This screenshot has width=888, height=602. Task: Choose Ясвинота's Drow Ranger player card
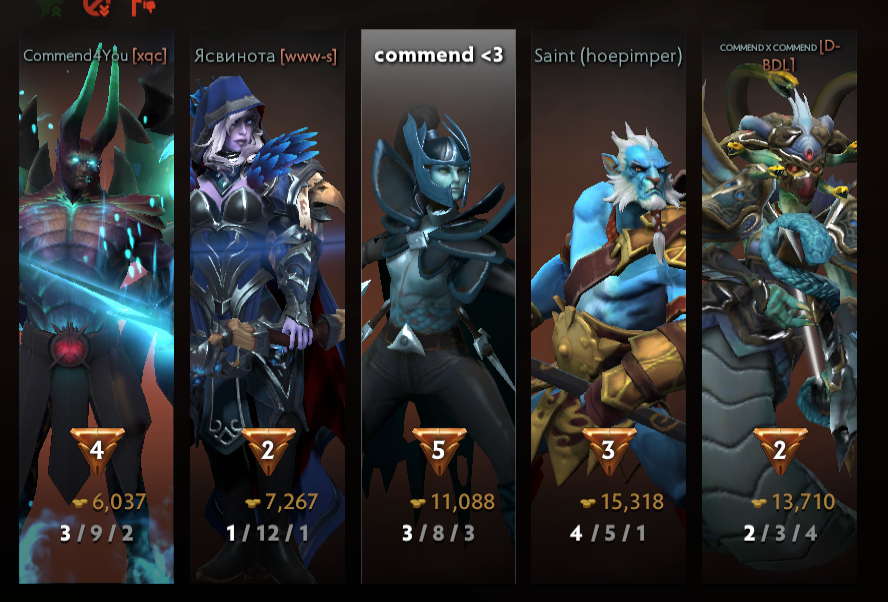click(x=267, y=300)
